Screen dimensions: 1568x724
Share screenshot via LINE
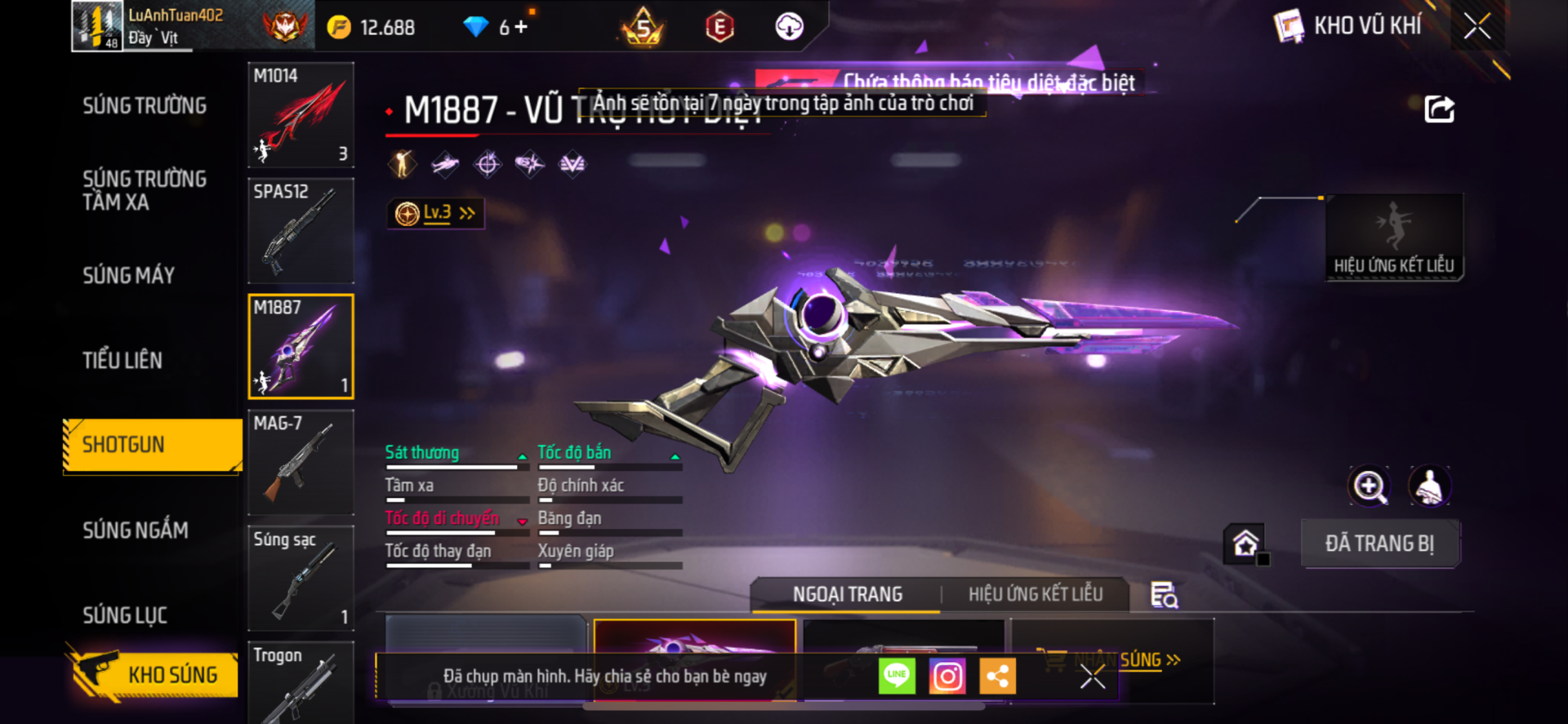tap(897, 676)
